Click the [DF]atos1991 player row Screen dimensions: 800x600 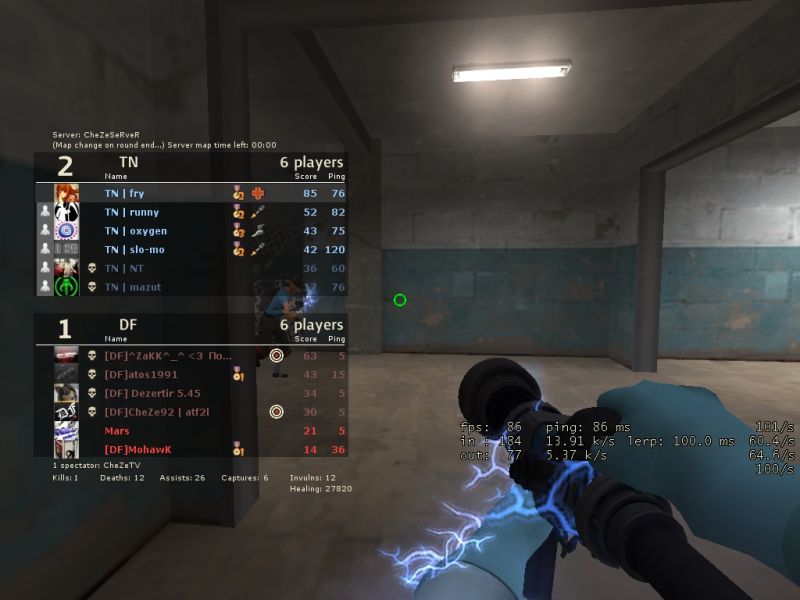(x=190, y=374)
